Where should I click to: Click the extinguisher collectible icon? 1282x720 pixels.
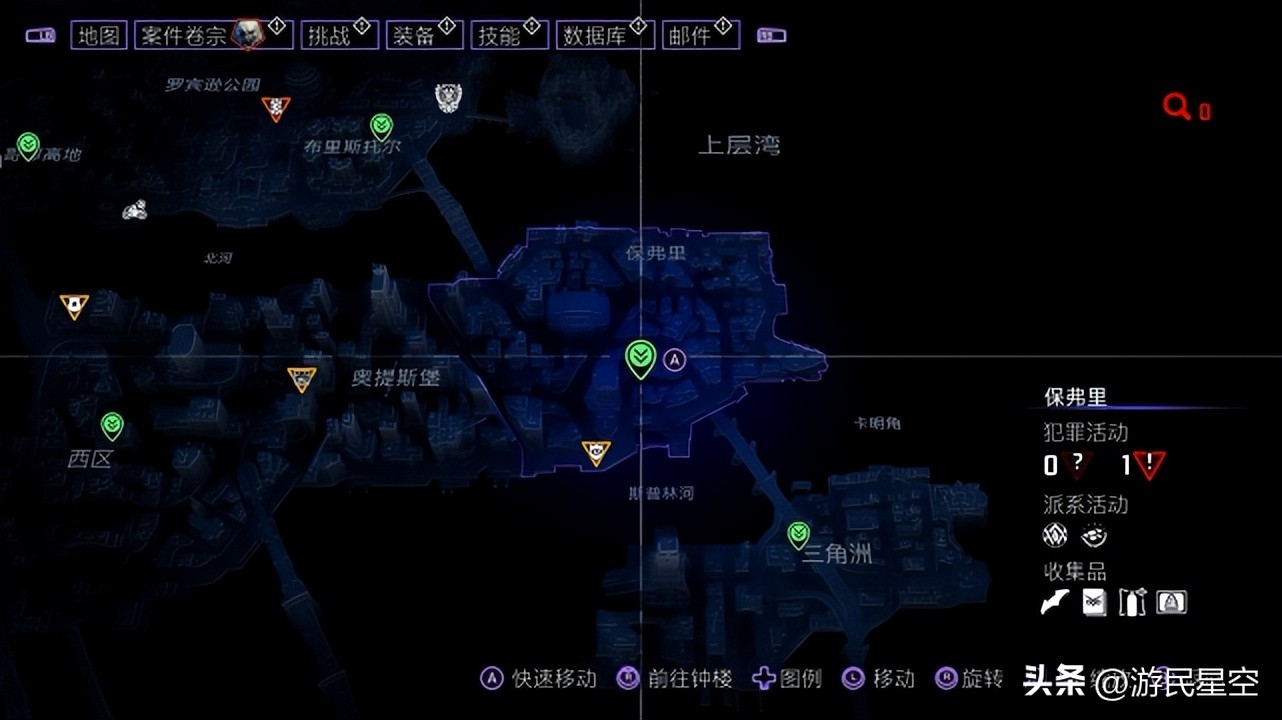(1131, 602)
